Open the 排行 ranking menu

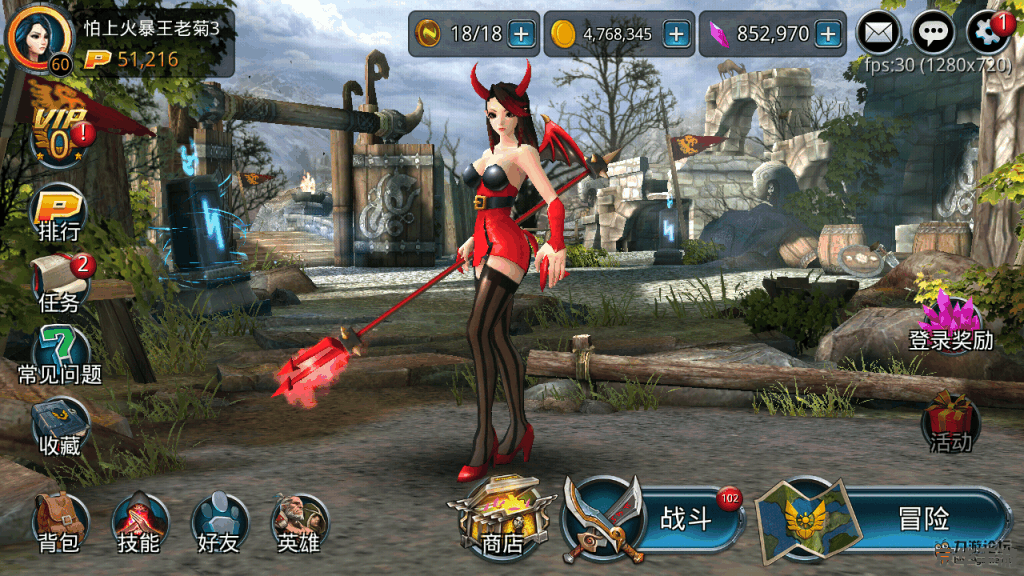[59, 213]
